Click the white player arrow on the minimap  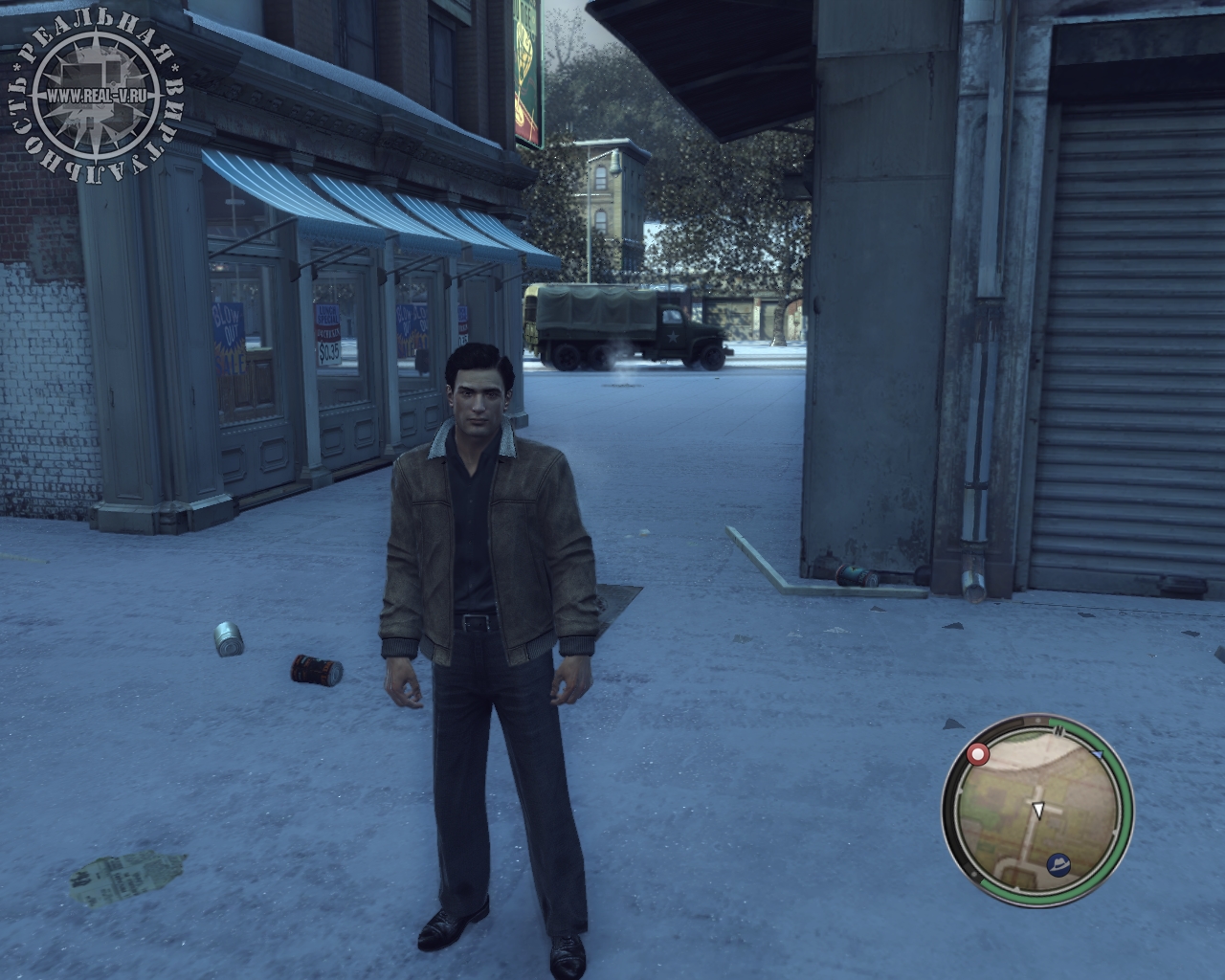[1037, 811]
